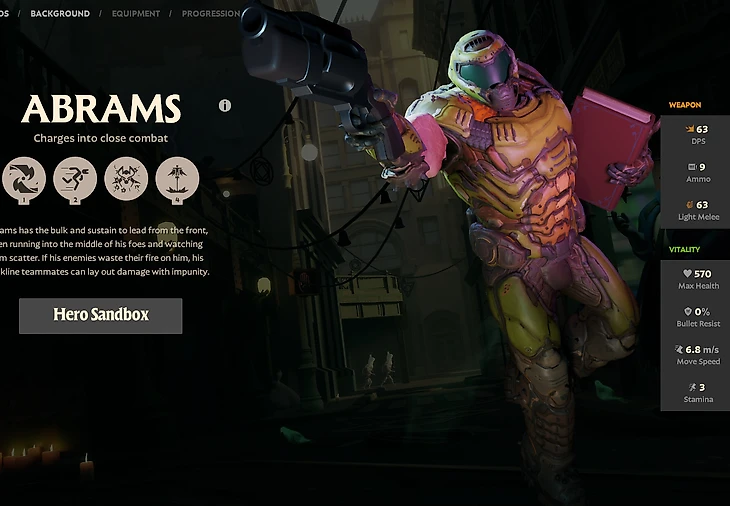
Task: Open the Hero Sandbox
Action: (x=100, y=315)
